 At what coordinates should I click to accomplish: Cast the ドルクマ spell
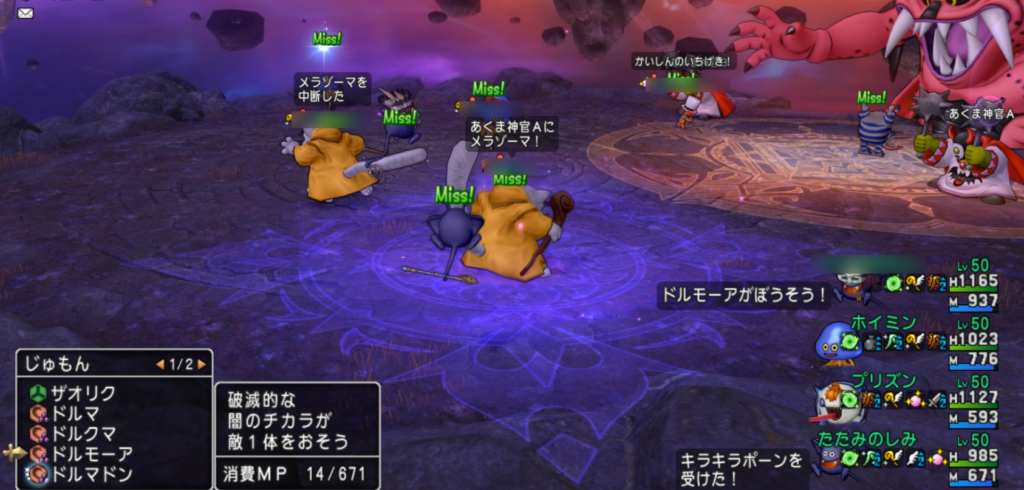pyautogui.click(x=85, y=434)
